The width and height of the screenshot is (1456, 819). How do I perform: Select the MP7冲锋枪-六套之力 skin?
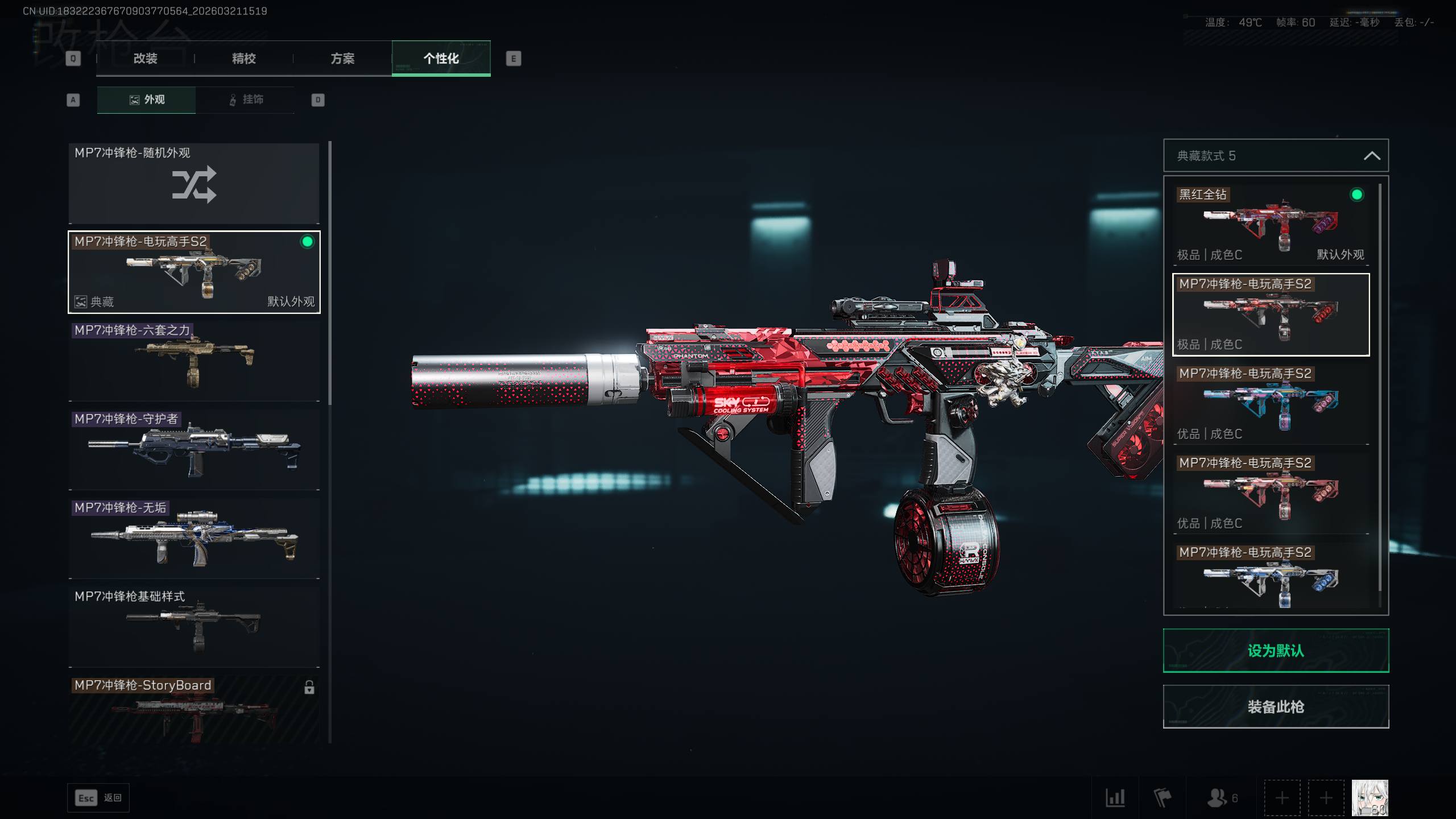click(x=194, y=361)
